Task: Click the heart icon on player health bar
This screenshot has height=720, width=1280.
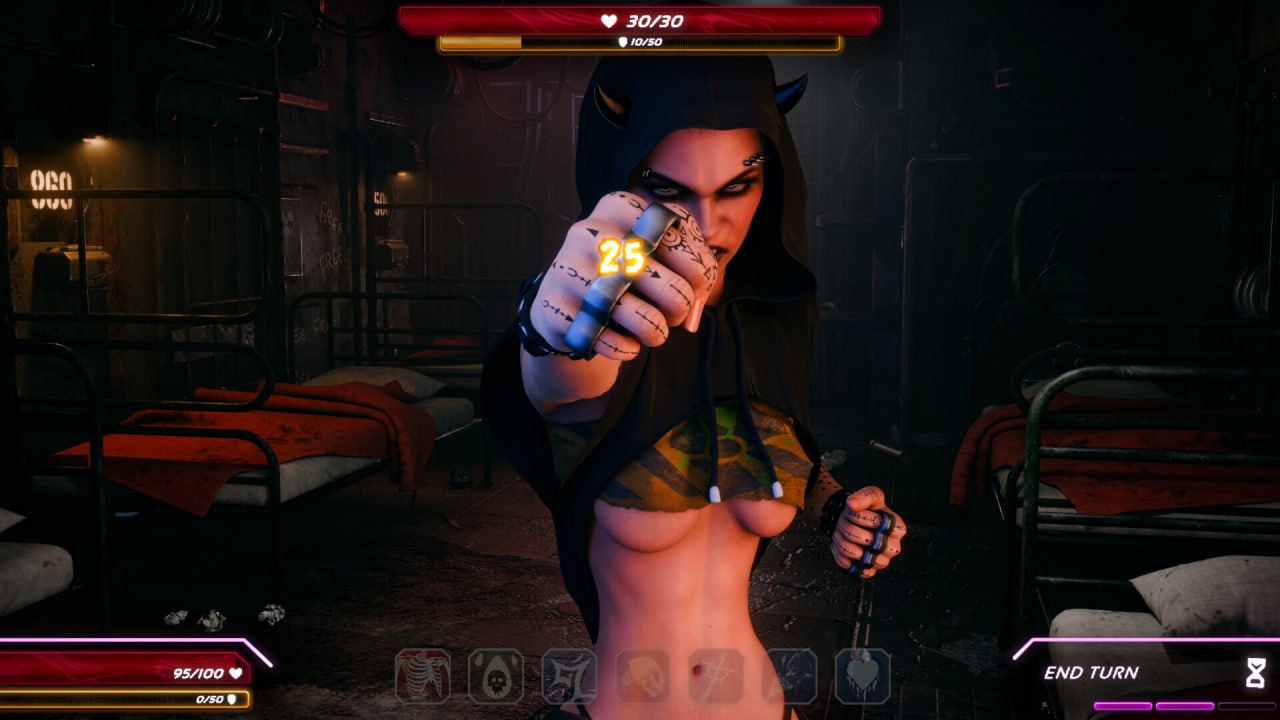Action: [235, 672]
